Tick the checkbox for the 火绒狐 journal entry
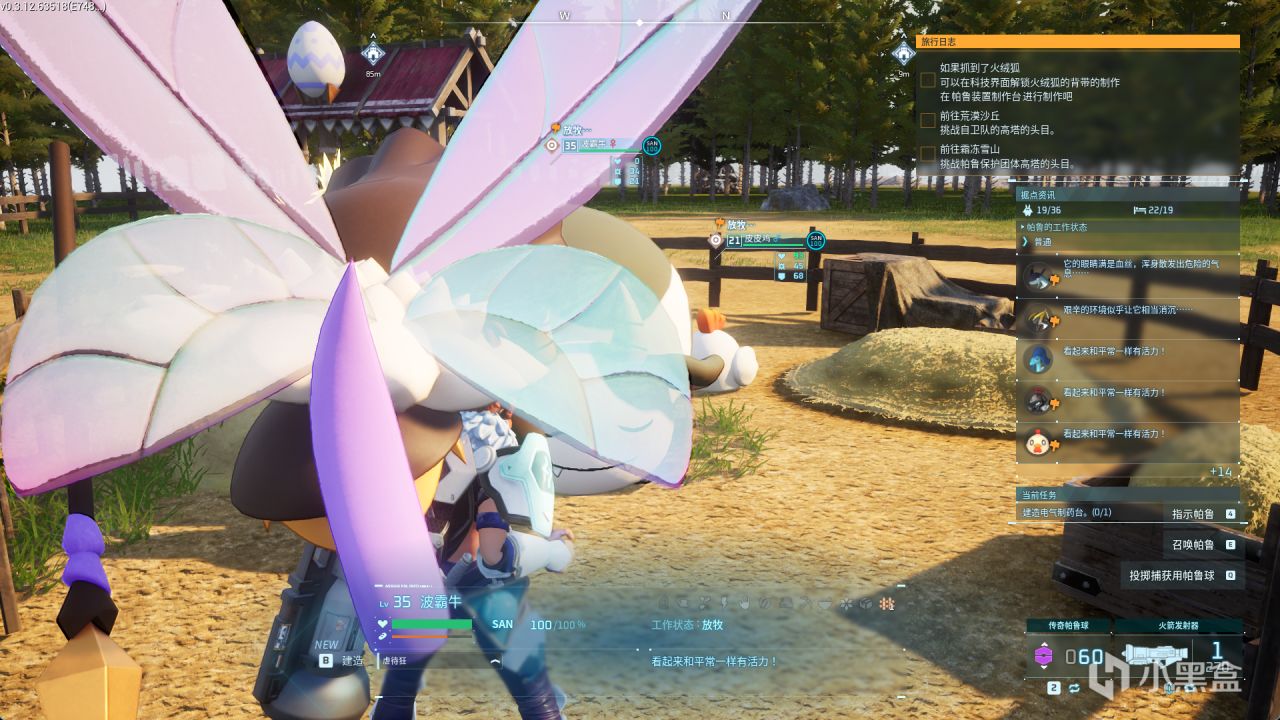This screenshot has height=720, width=1280. coord(928,80)
